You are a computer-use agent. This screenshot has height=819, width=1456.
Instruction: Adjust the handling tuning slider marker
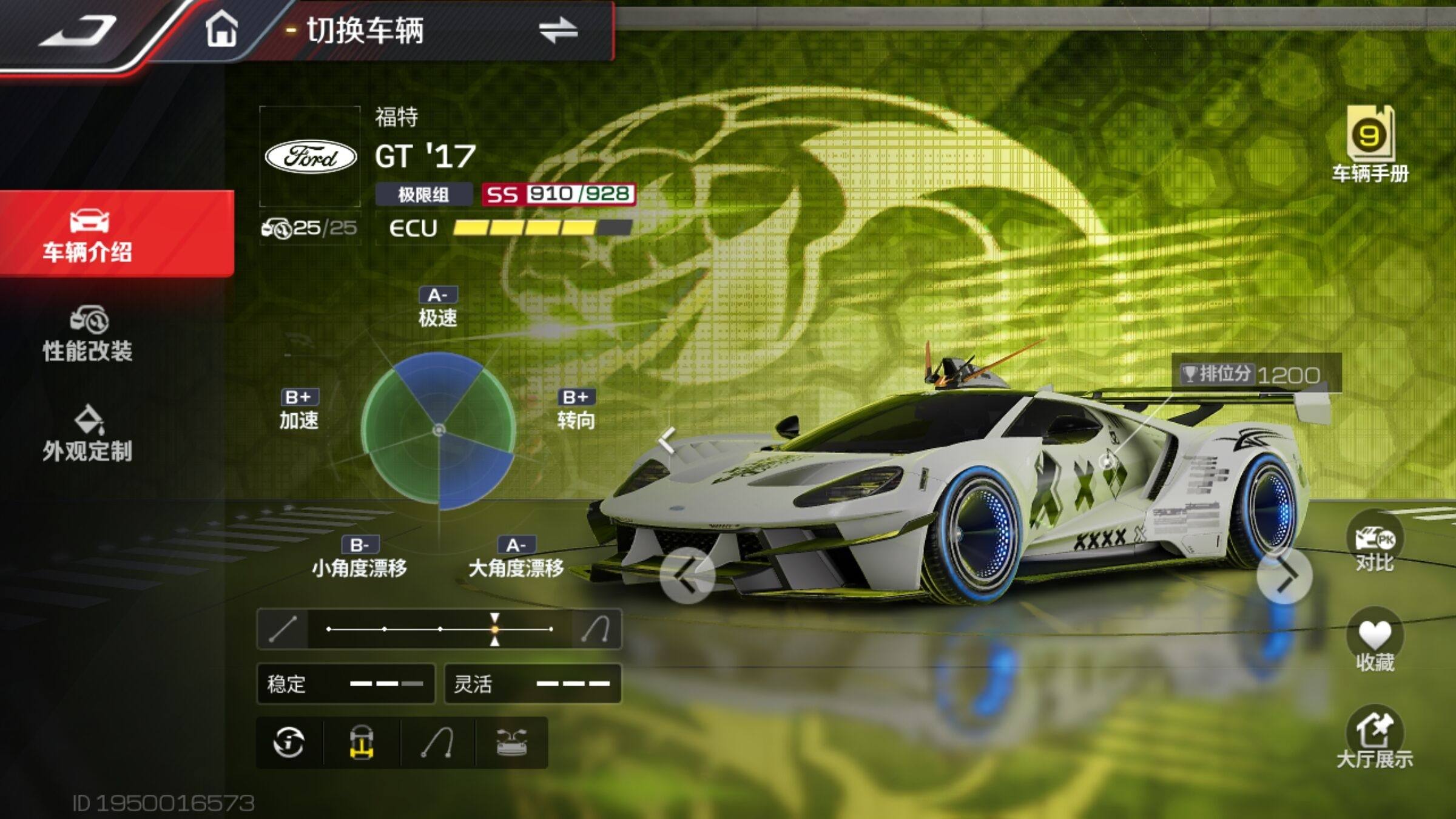coord(495,629)
